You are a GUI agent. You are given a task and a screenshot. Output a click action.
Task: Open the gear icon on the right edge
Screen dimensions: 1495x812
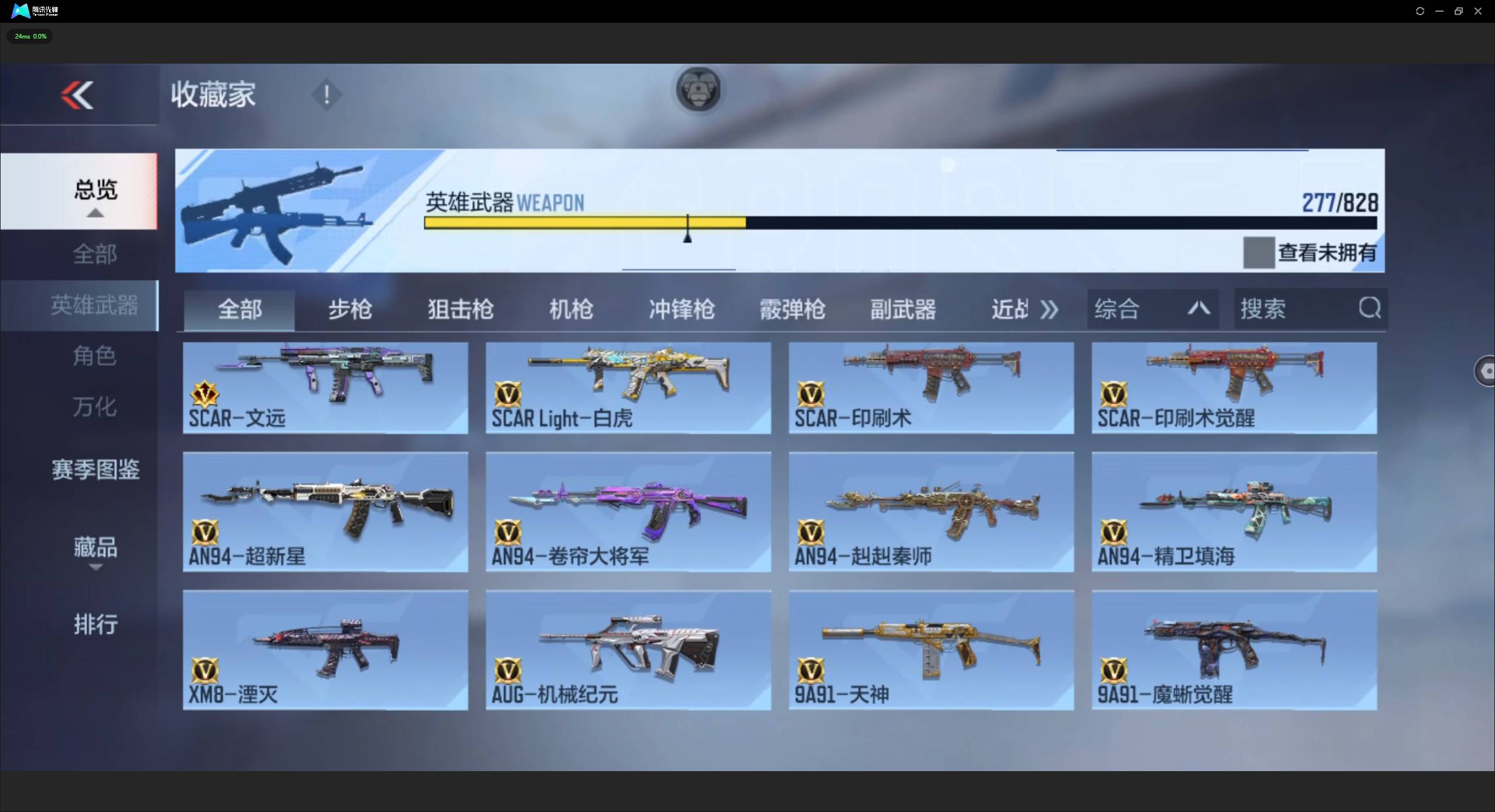pos(1487,371)
